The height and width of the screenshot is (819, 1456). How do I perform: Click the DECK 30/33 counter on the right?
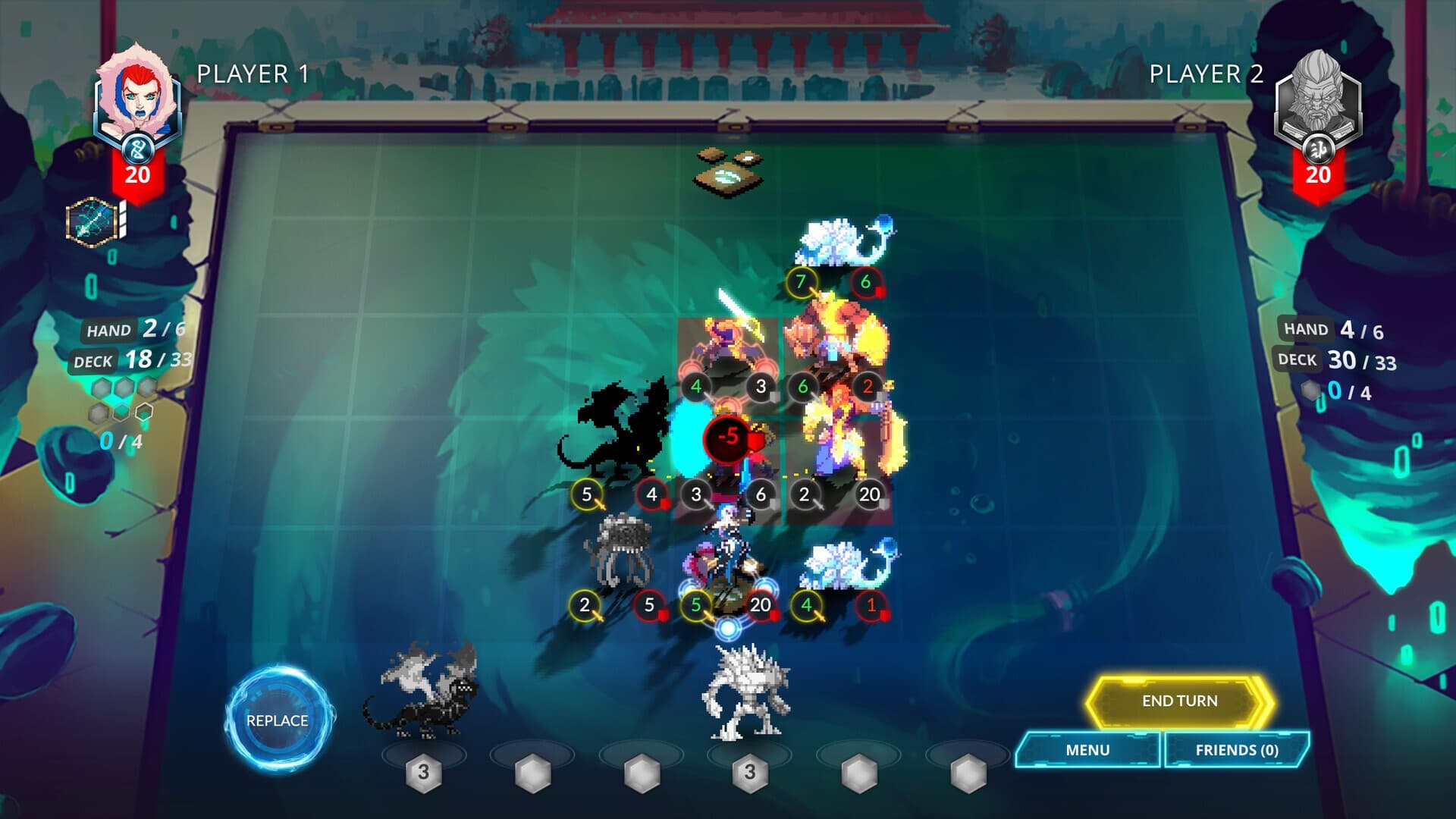click(x=1335, y=359)
